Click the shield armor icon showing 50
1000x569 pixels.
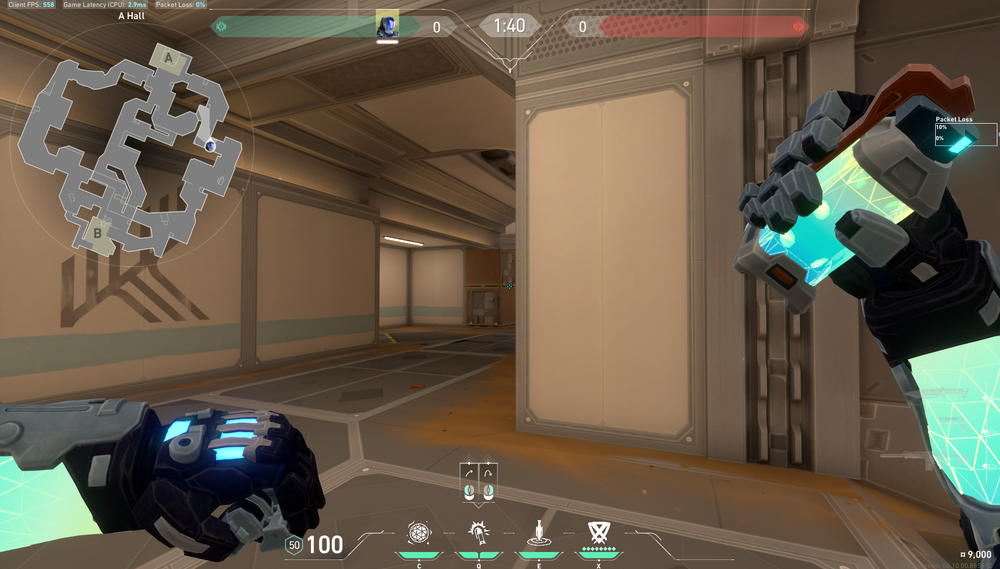click(x=293, y=545)
